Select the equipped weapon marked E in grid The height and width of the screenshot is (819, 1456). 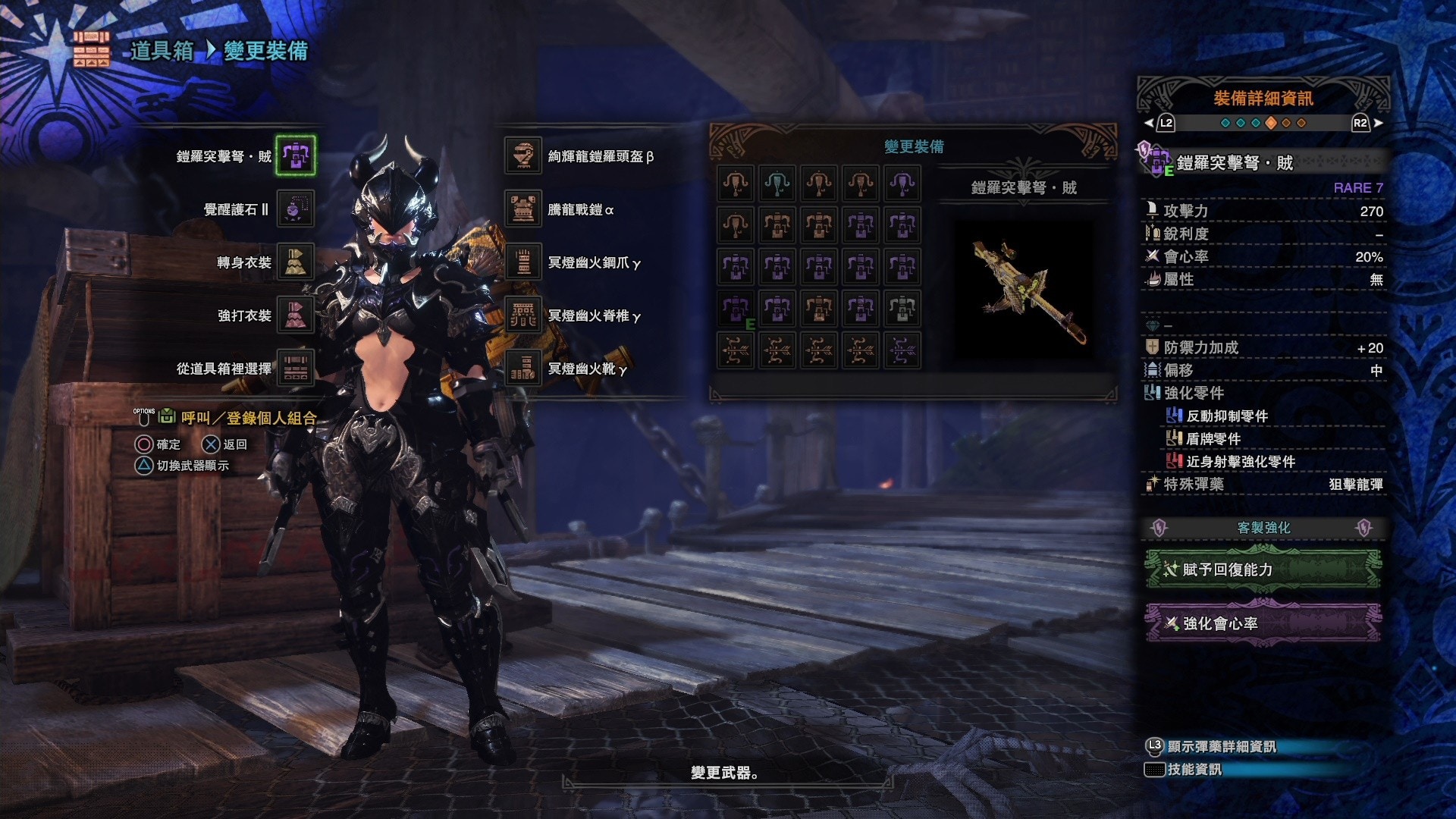pyautogui.click(x=736, y=309)
